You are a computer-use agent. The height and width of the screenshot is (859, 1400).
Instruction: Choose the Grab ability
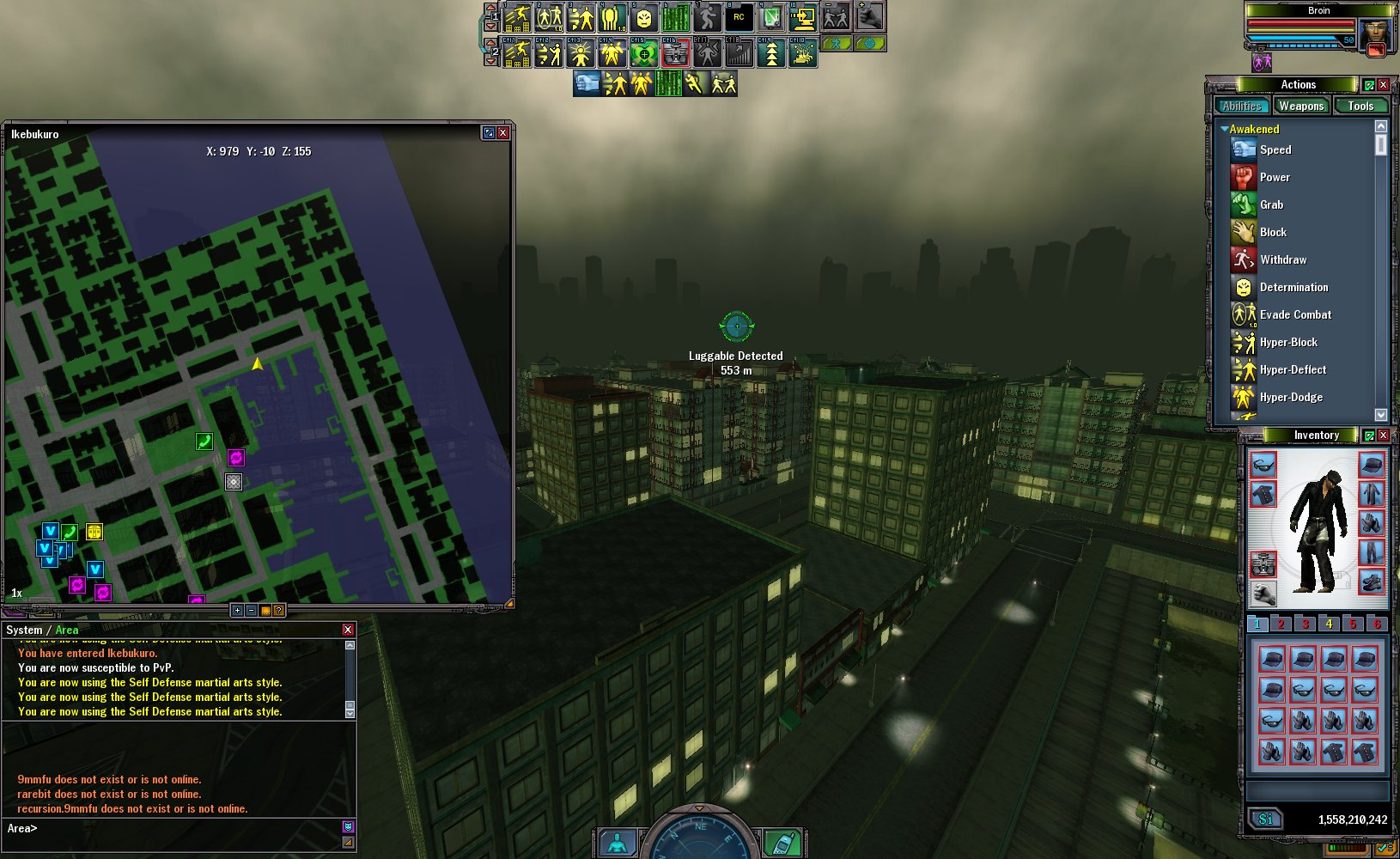[x=1271, y=204]
